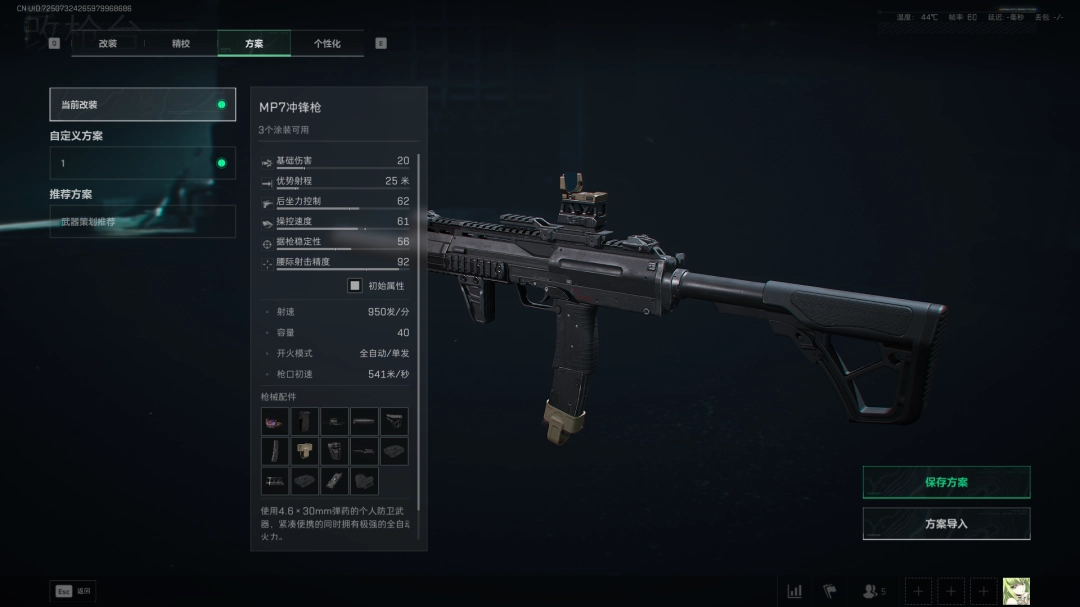Select the tan magazine-base attachment slot

(x=305, y=451)
